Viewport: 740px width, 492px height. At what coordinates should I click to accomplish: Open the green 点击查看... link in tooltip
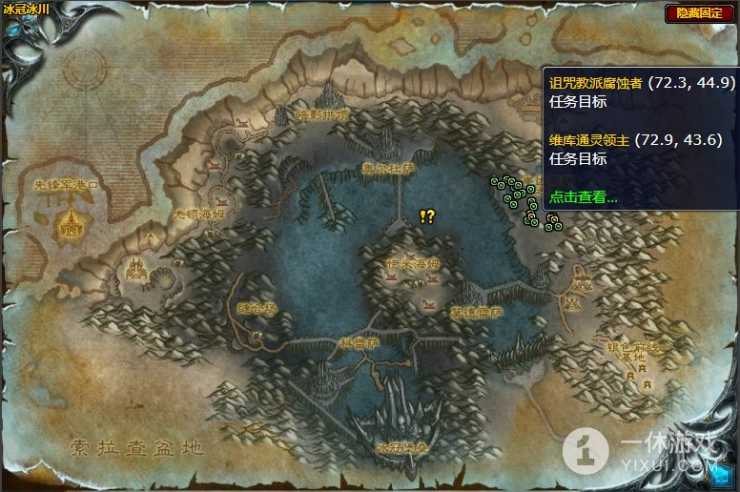tap(583, 197)
